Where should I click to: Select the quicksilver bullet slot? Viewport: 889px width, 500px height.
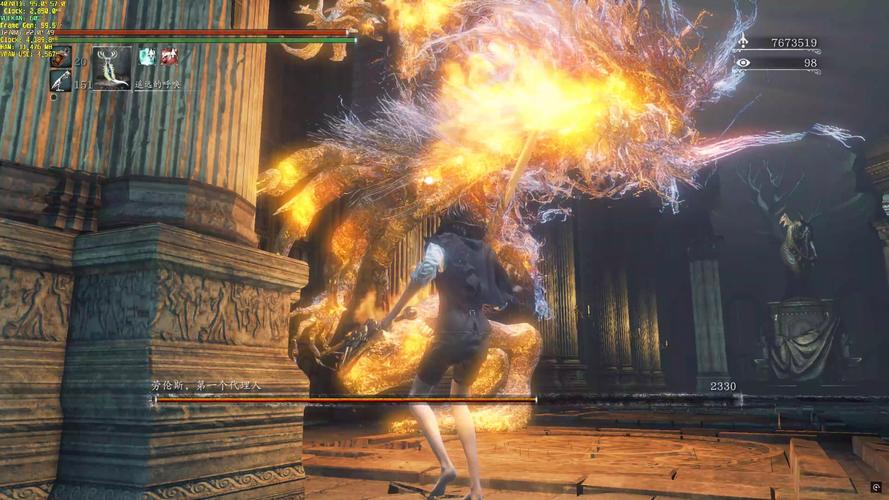(60, 81)
